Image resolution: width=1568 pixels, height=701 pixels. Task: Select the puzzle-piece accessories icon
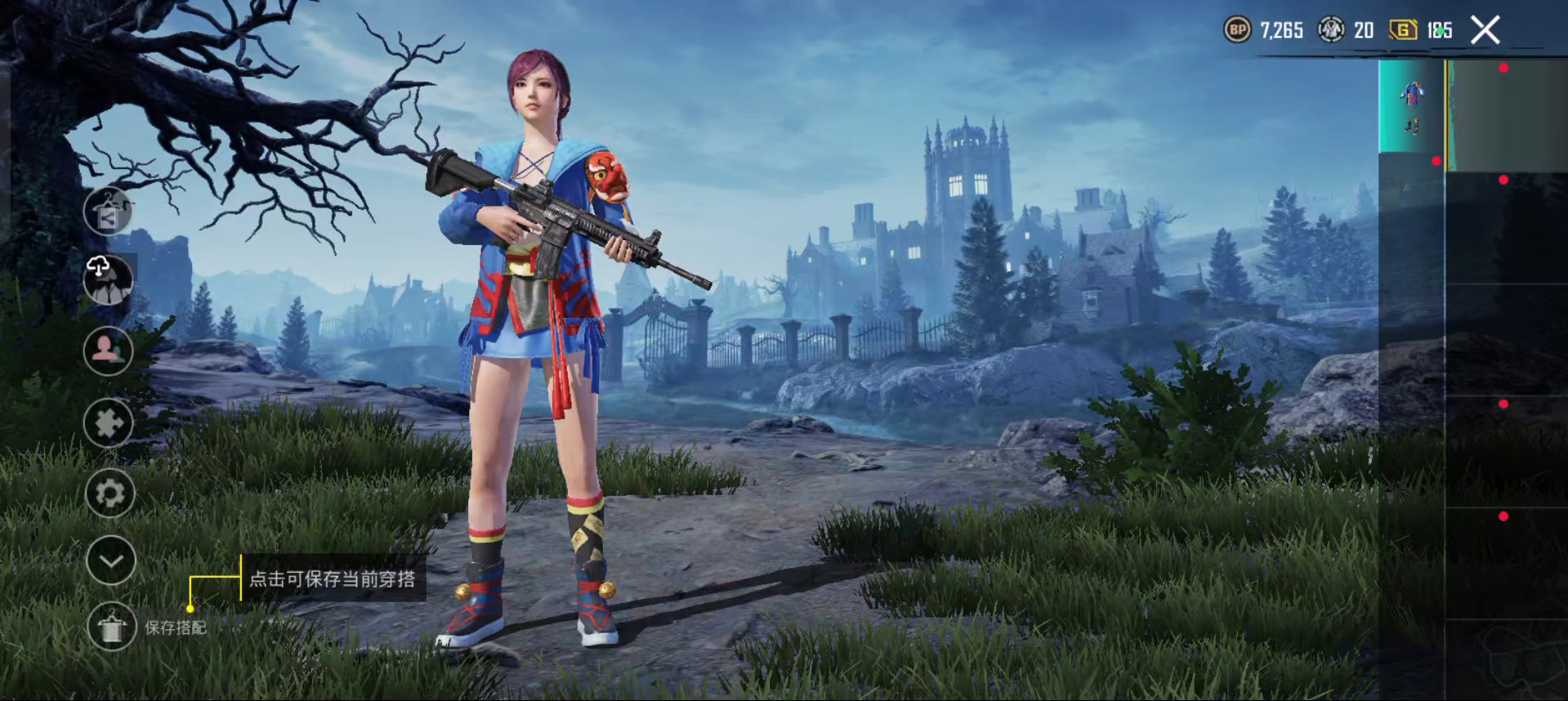pos(109,422)
